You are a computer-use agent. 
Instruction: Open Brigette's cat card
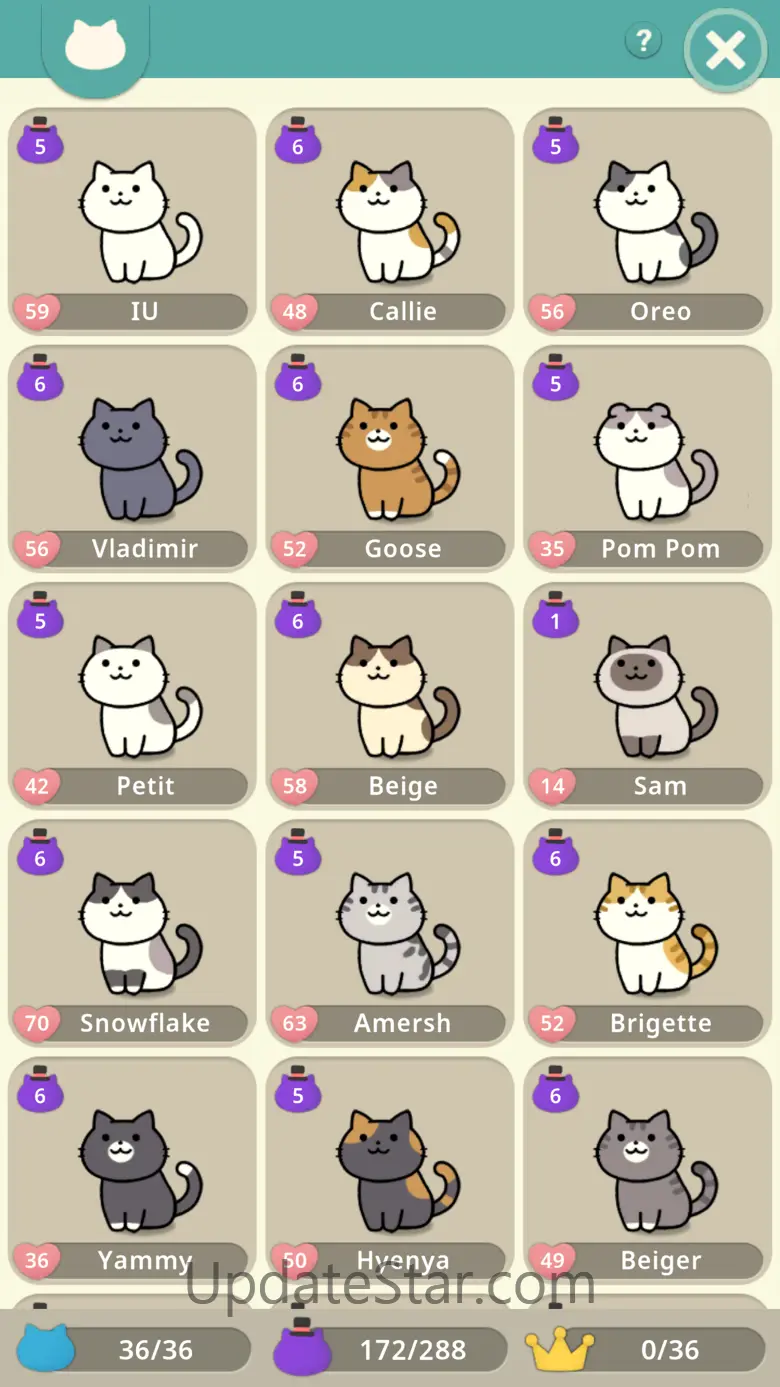point(648,933)
